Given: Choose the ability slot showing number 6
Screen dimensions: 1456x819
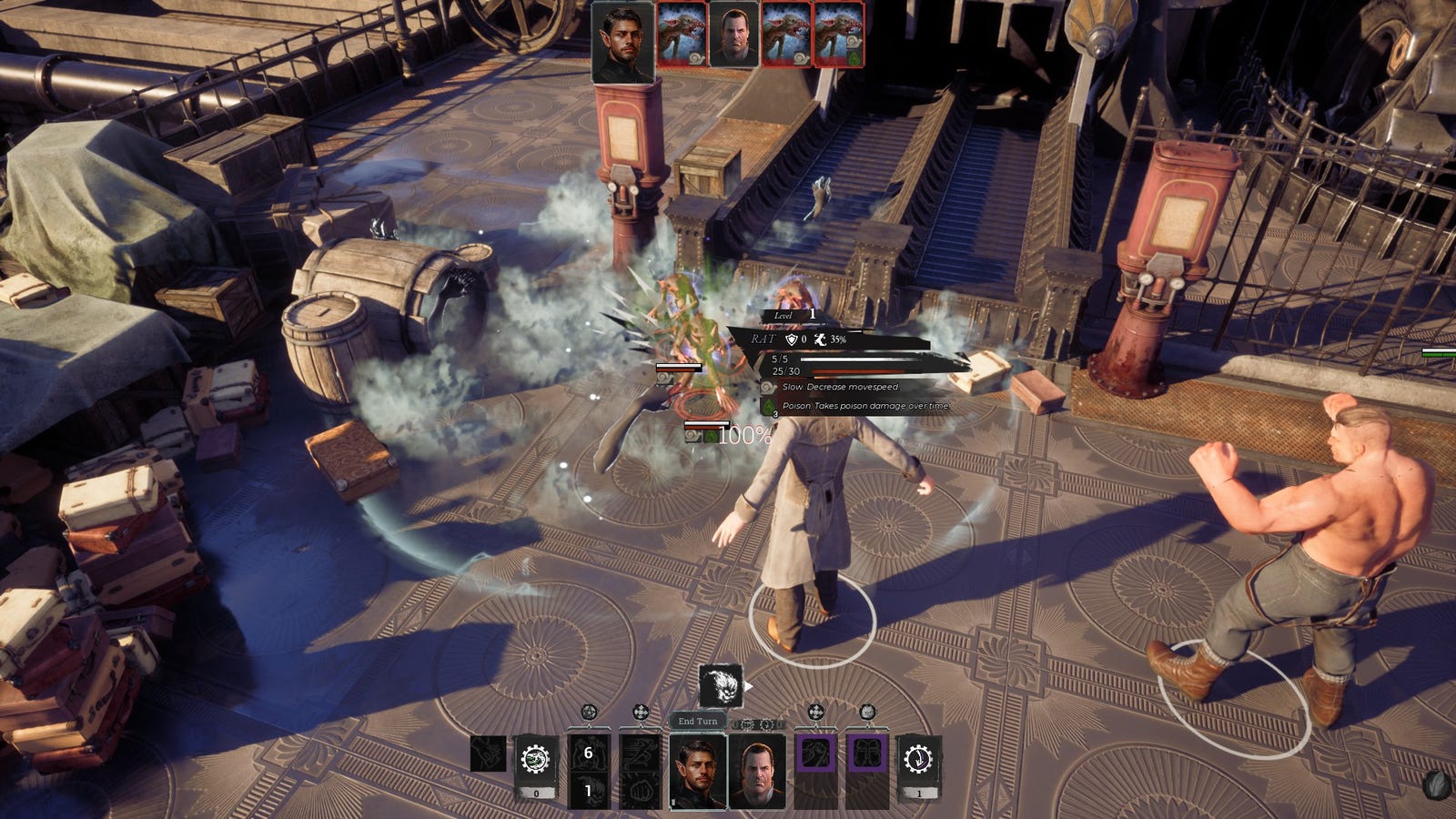Looking at the screenshot, I should [x=588, y=753].
